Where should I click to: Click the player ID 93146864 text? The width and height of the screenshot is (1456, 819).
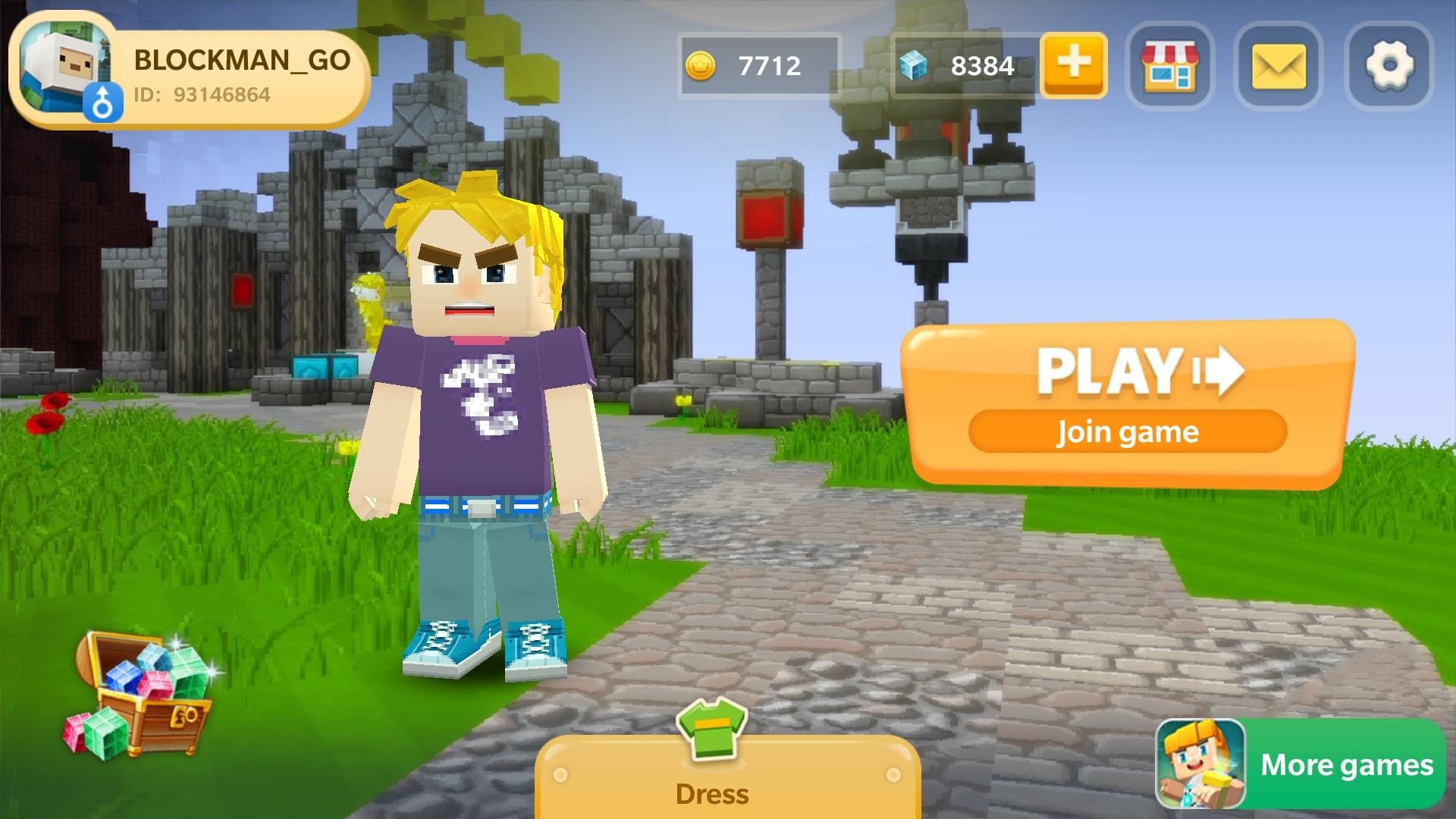tap(205, 96)
